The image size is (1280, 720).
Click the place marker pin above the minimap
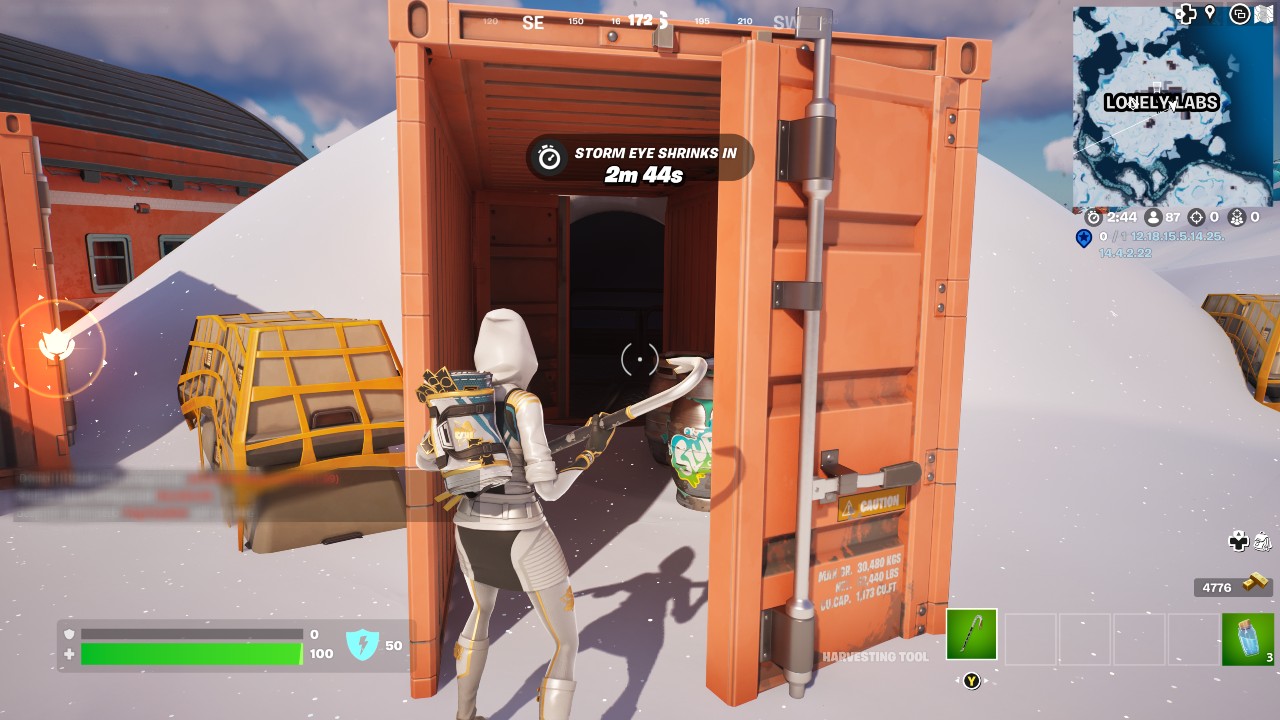point(1210,13)
